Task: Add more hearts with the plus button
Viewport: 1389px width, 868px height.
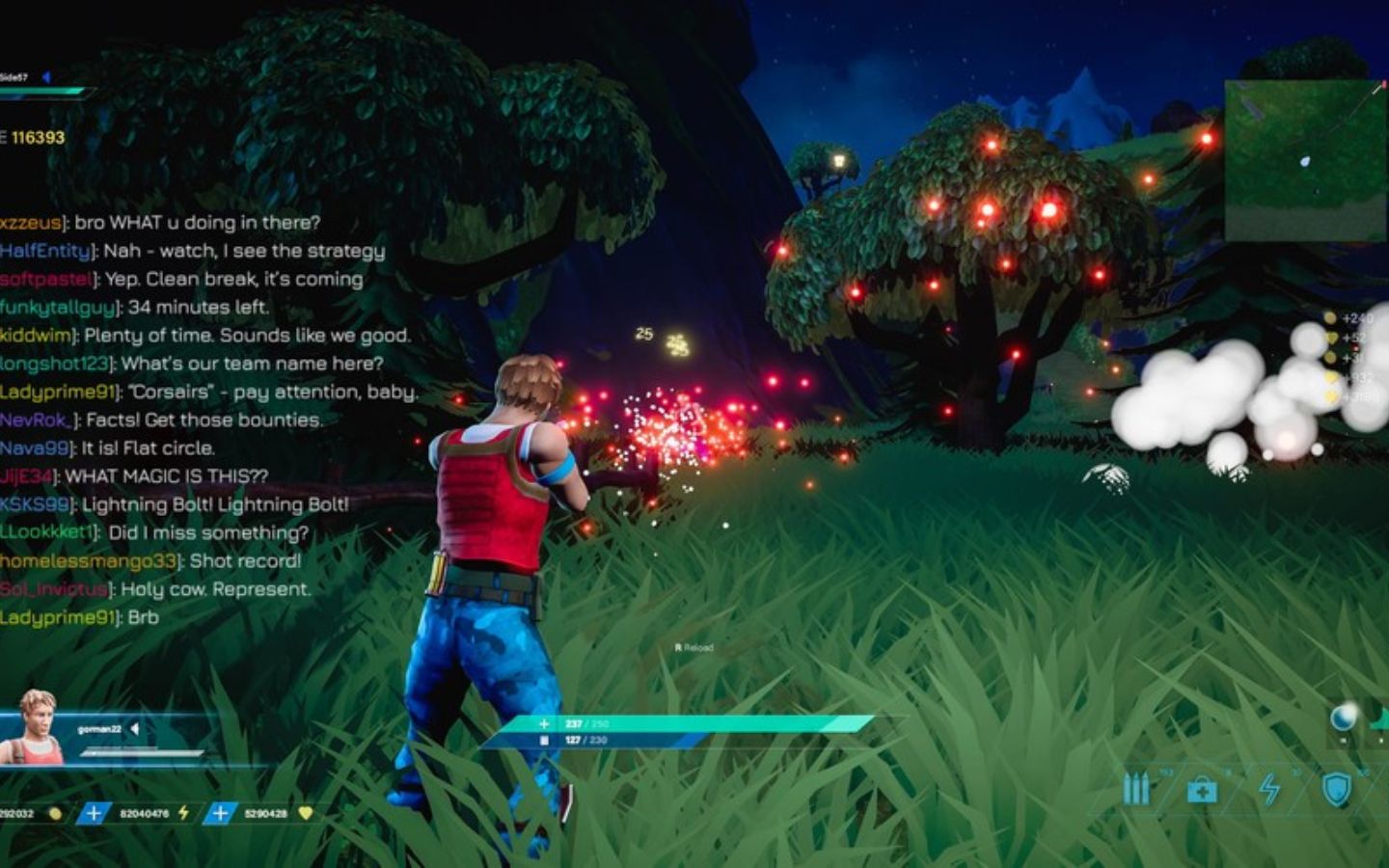Action: 220,813
